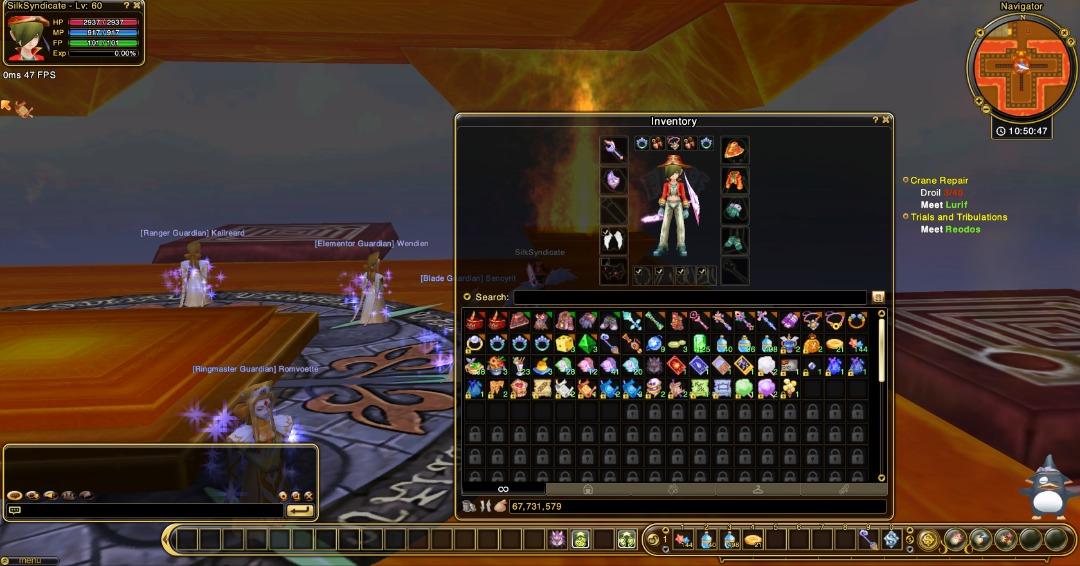Open the Trials and Tribulations quest entry
The width and height of the screenshot is (1080, 566).
(x=958, y=217)
